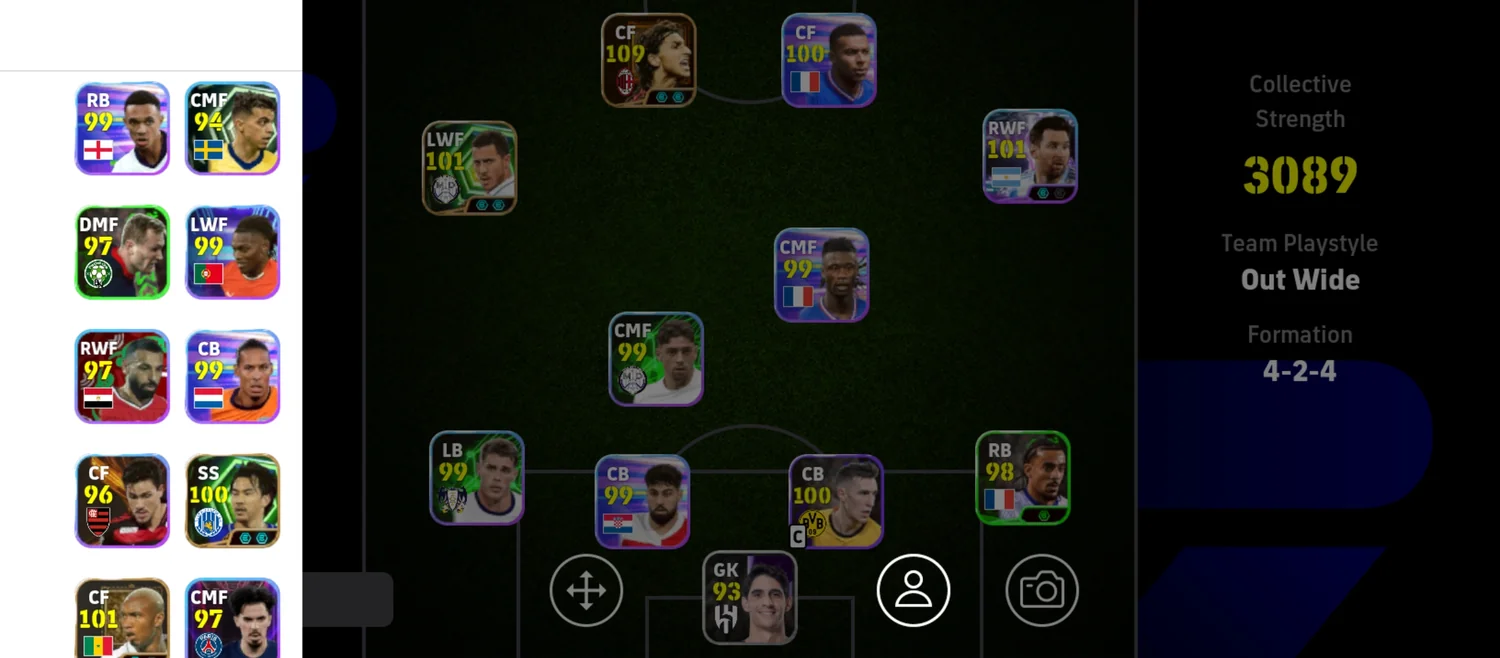Click the camera screenshot button
1500x658 pixels.
coord(1042,590)
